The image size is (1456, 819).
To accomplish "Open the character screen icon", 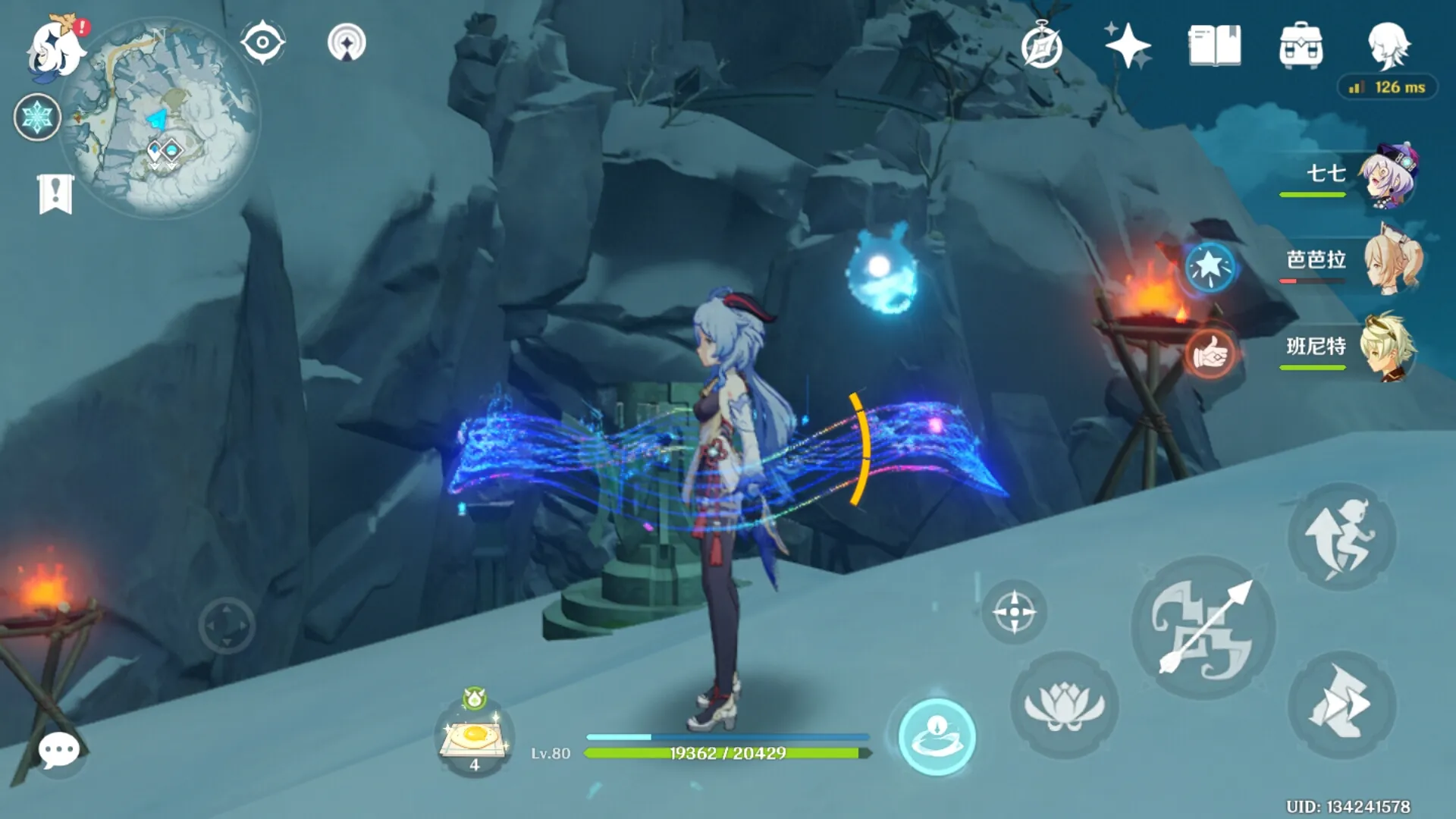I will click(x=1389, y=45).
